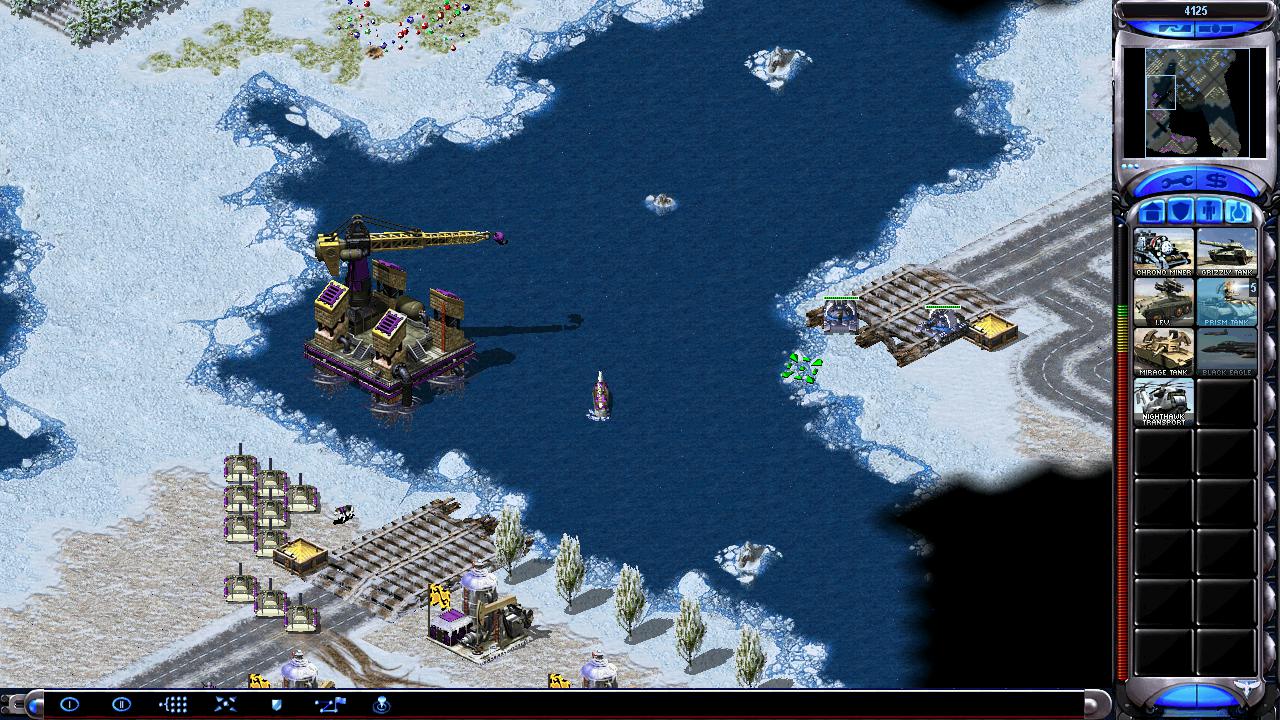Start building a Mirage Tank
This screenshot has width=1280, height=720.
point(1163,352)
